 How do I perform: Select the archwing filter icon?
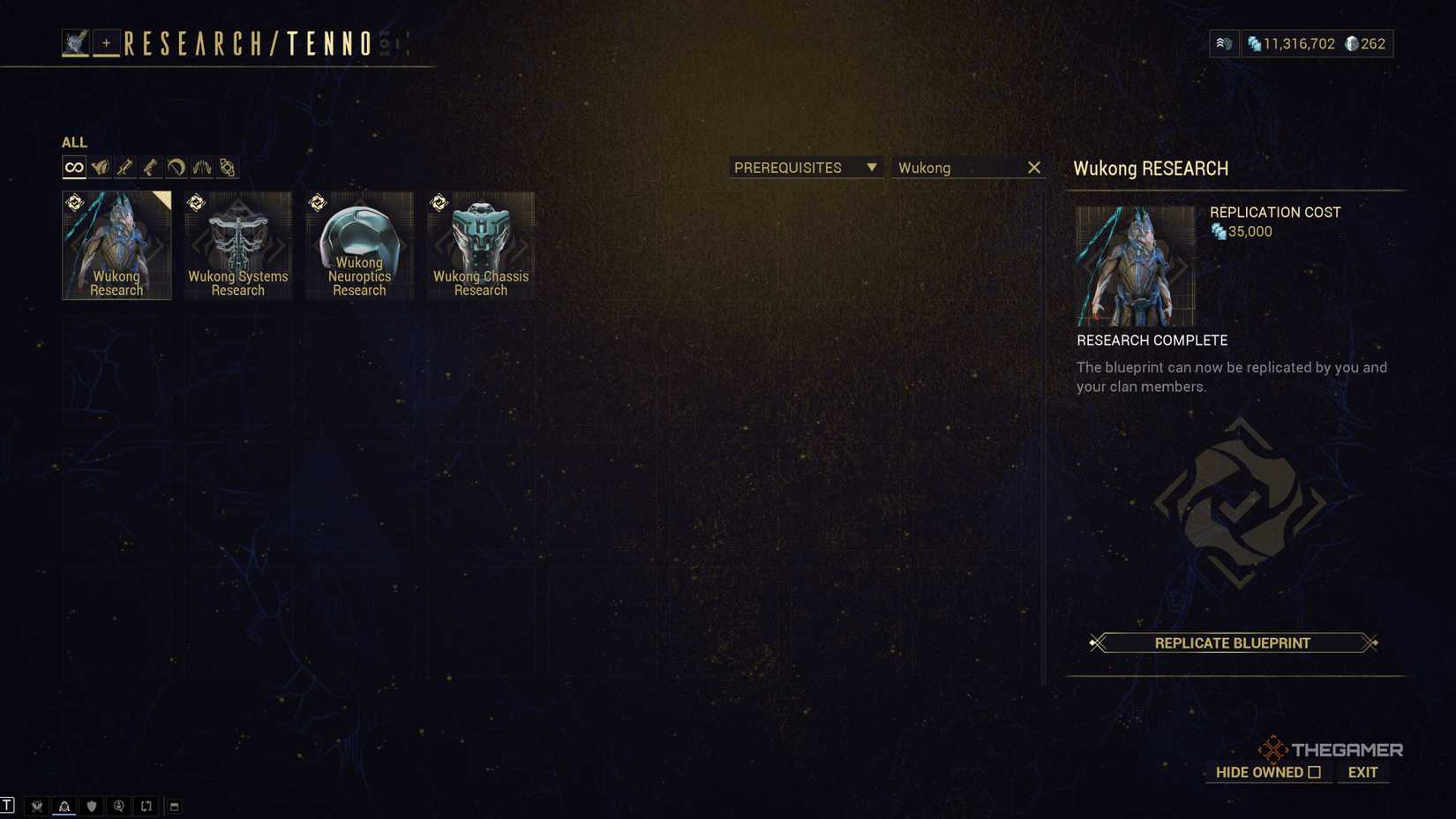pyautogui.click(x=200, y=166)
